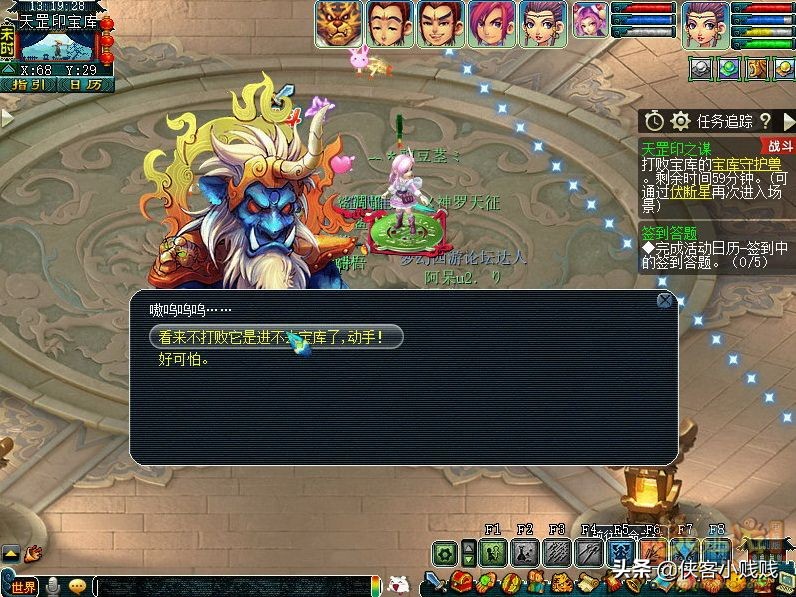Open the 指引 guide button
This screenshot has height=597, width=796.
29,85
